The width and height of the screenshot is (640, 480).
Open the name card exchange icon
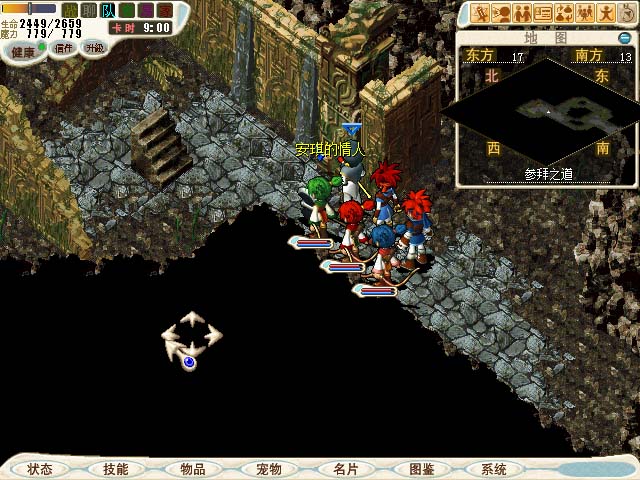tap(543, 14)
